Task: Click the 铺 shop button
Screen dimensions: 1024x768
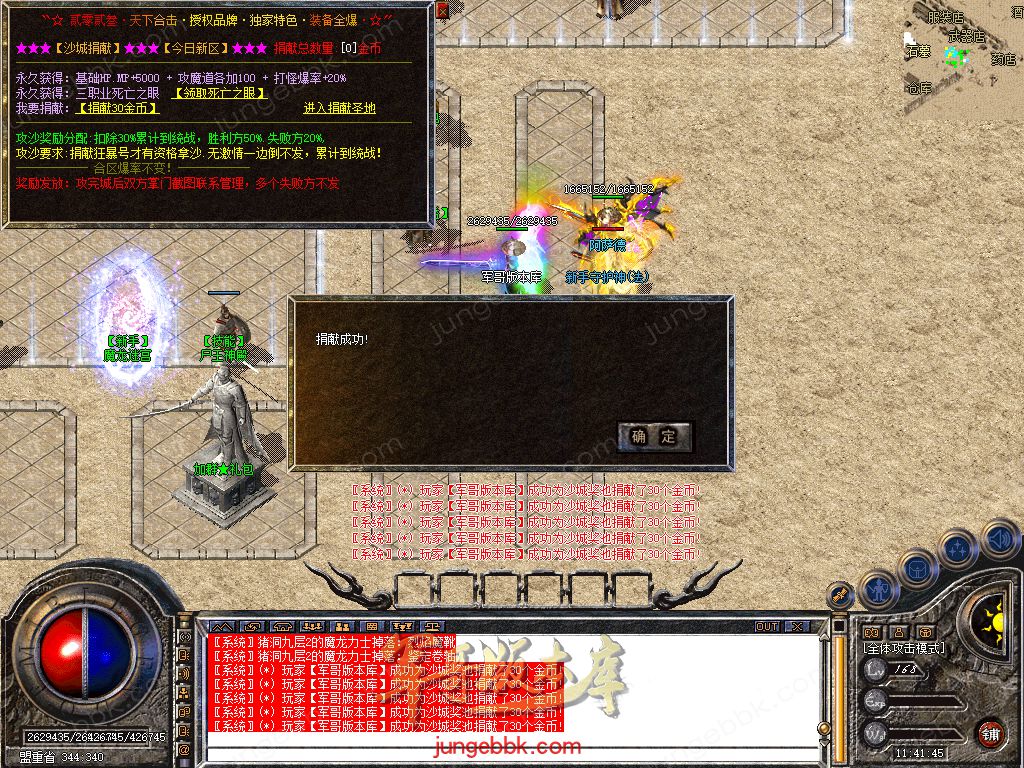Action: 990,732
